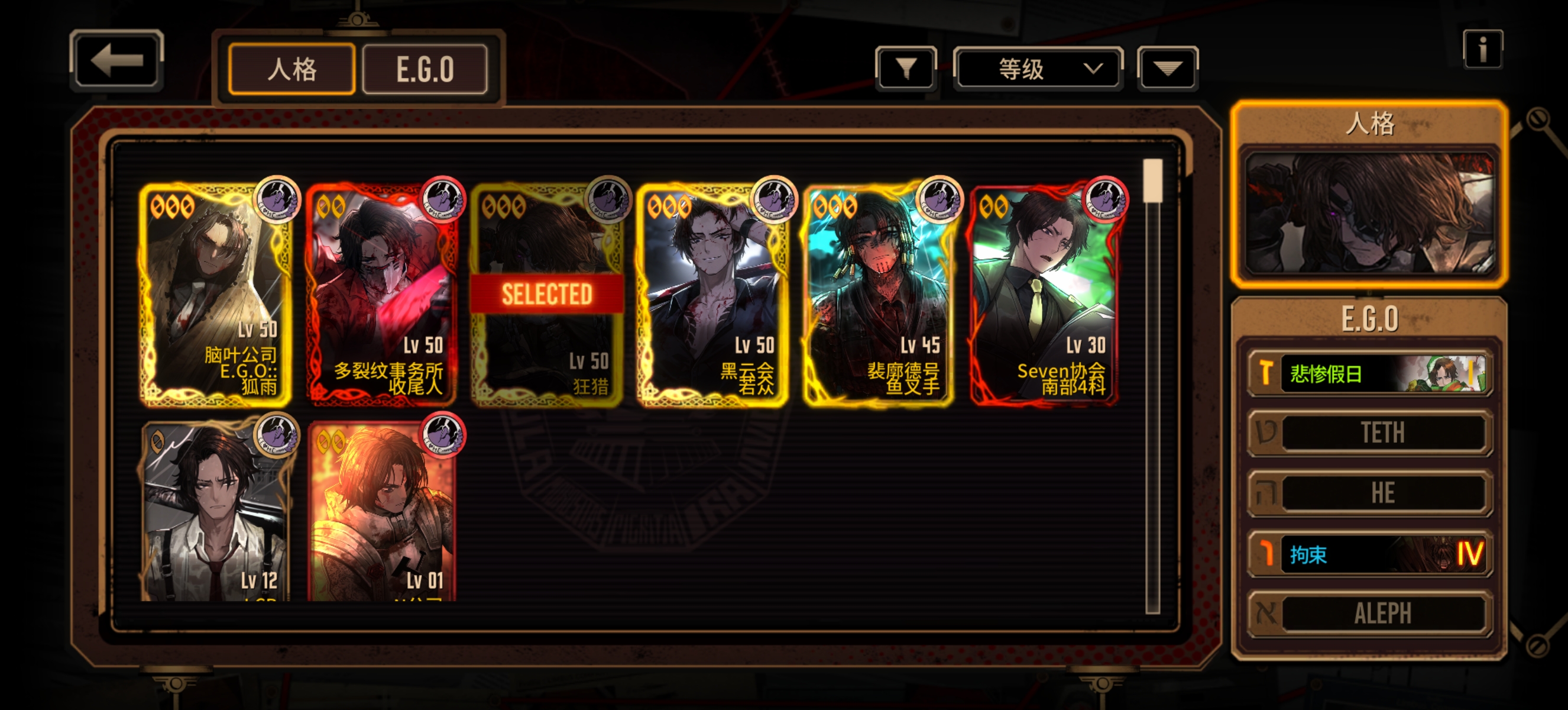Go back with the arrow button
This screenshot has width=1568, height=710.
click(116, 61)
